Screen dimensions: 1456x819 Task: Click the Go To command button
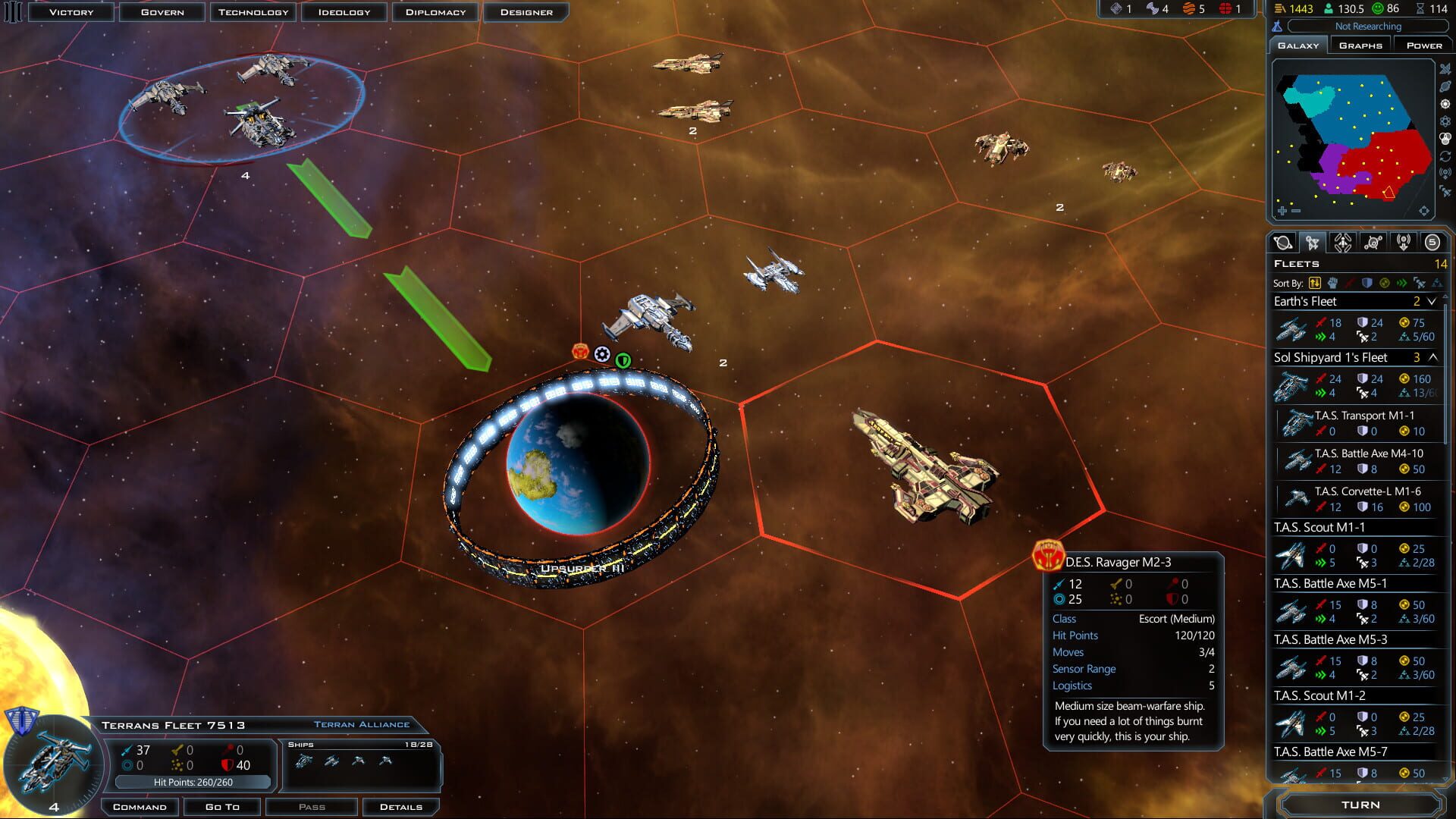pyautogui.click(x=222, y=806)
